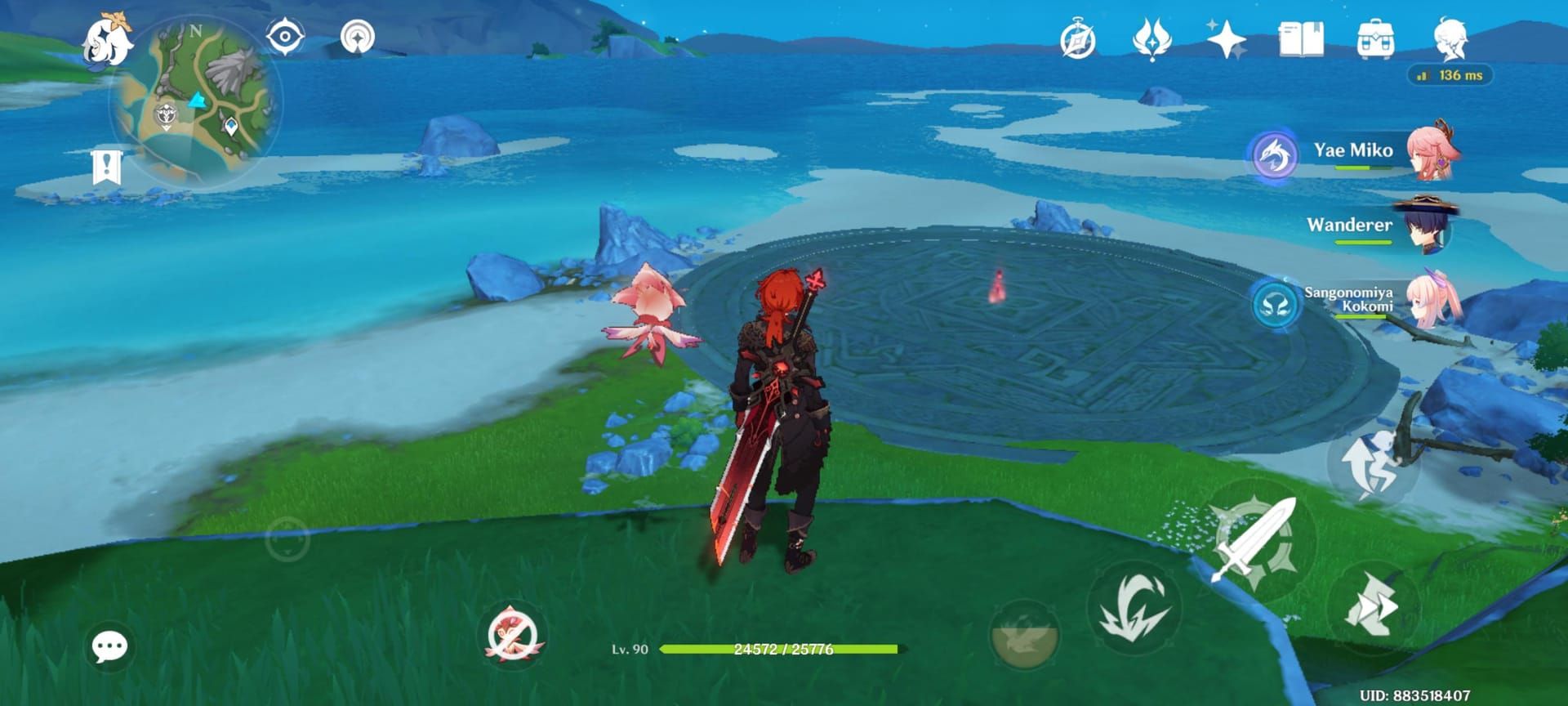Open the Paimon menu
The width and height of the screenshot is (1568, 706).
click(109, 39)
